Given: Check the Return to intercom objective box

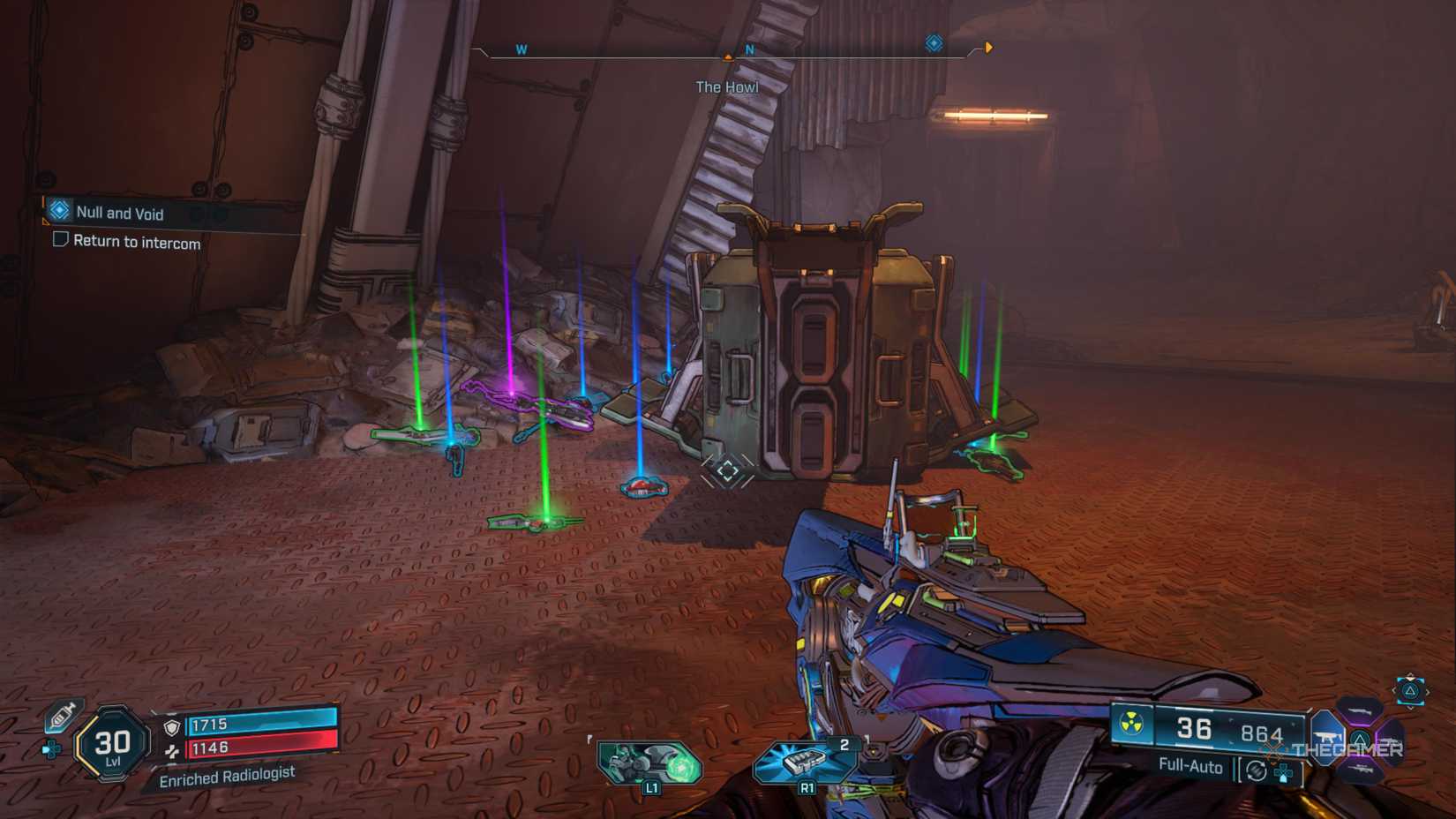Looking at the screenshot, I should [x=59, y=239].
